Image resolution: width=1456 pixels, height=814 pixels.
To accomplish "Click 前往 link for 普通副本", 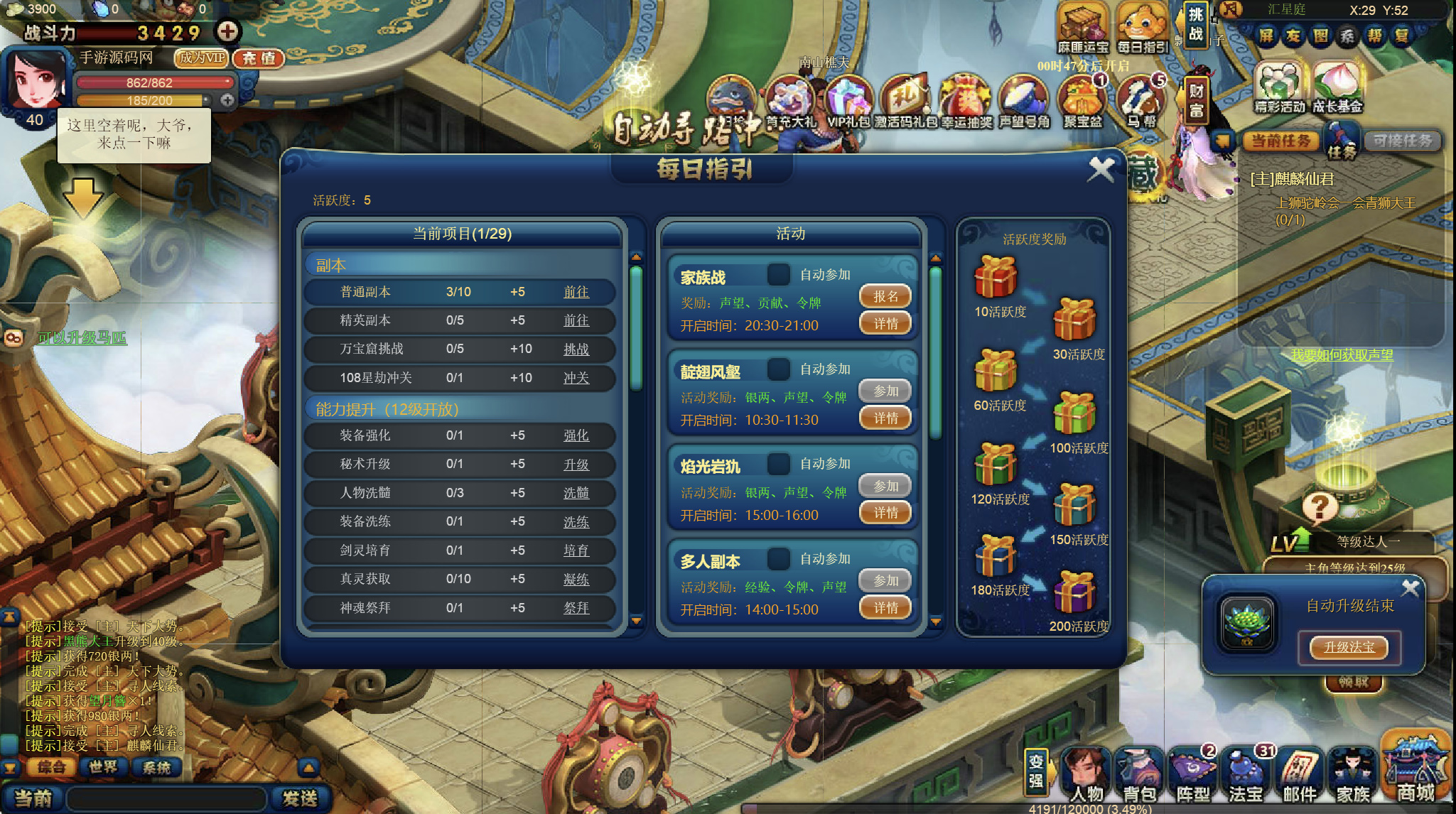I will click(576, 292).
